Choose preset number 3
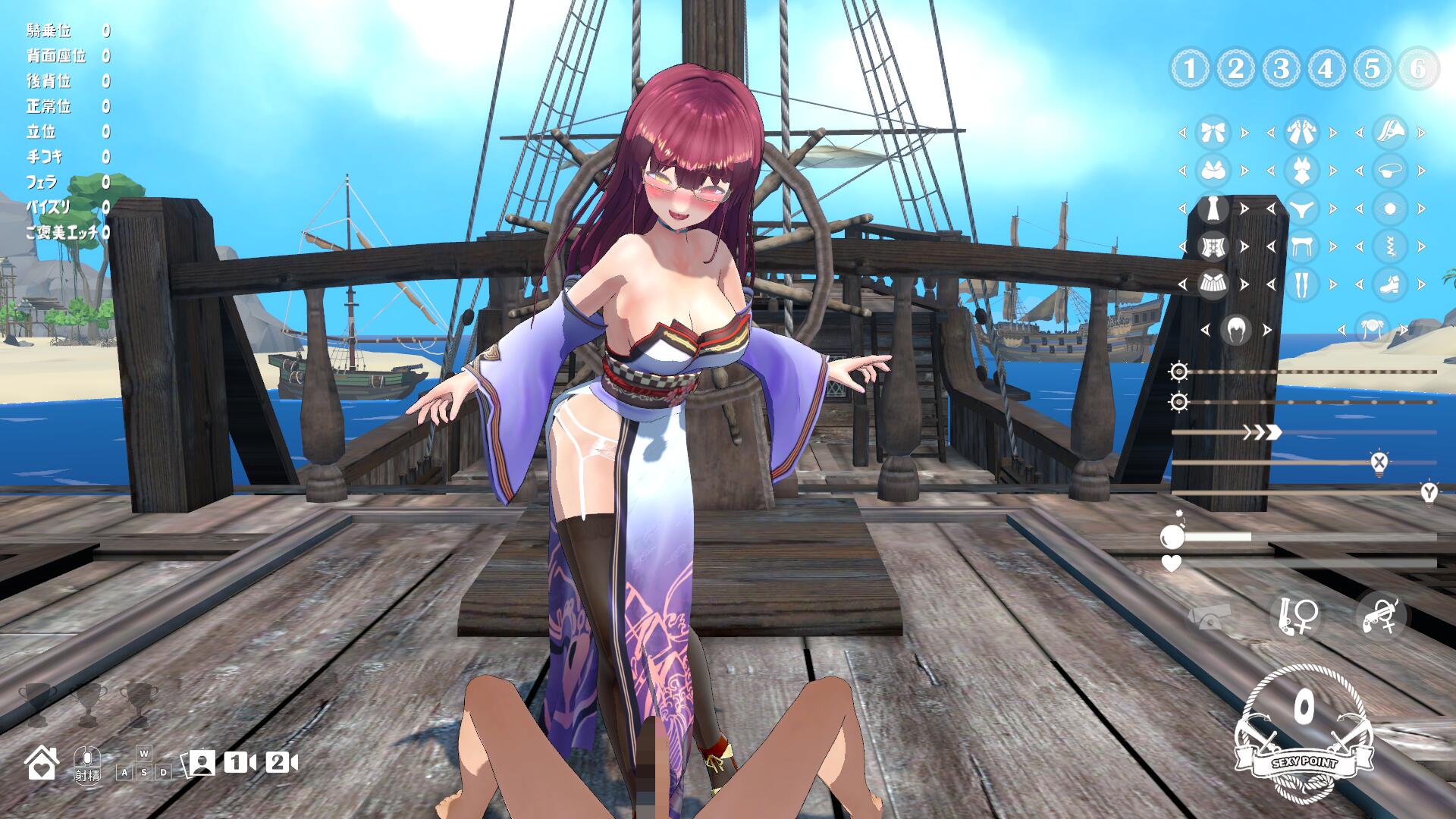 tap(1281, 69)
